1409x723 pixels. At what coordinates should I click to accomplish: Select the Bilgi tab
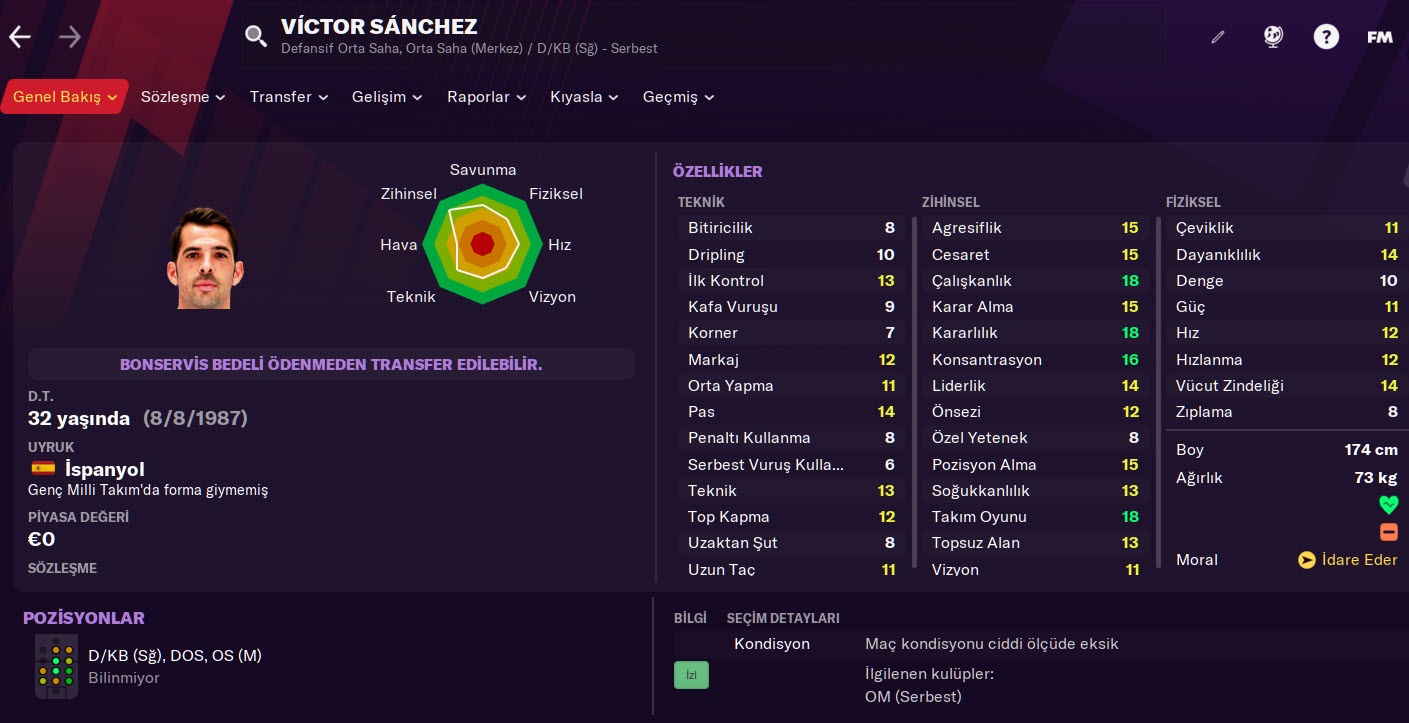690,618
